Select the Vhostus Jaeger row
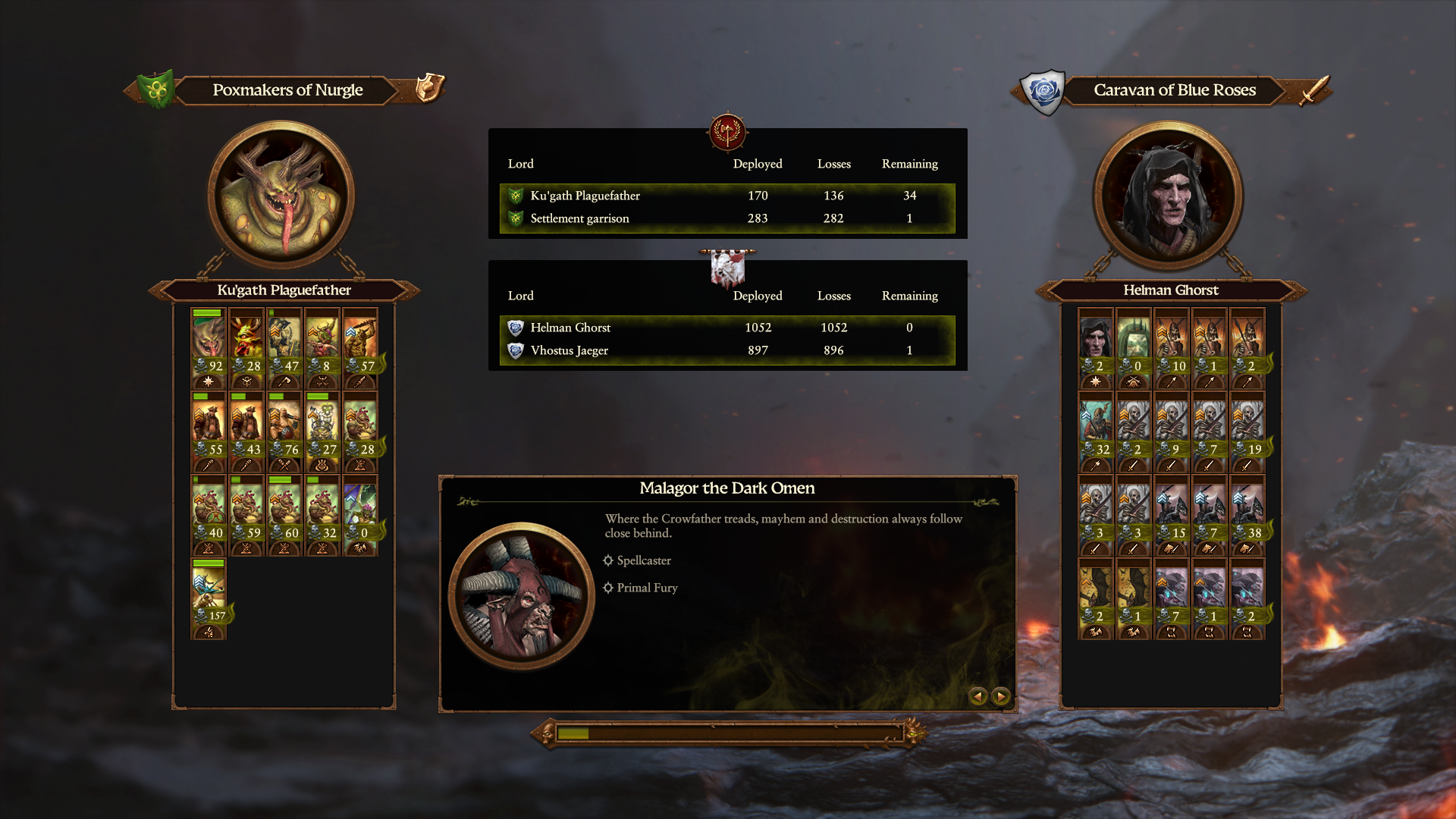The width and height of the screenshot is (1456, 819). coord(726,350)
